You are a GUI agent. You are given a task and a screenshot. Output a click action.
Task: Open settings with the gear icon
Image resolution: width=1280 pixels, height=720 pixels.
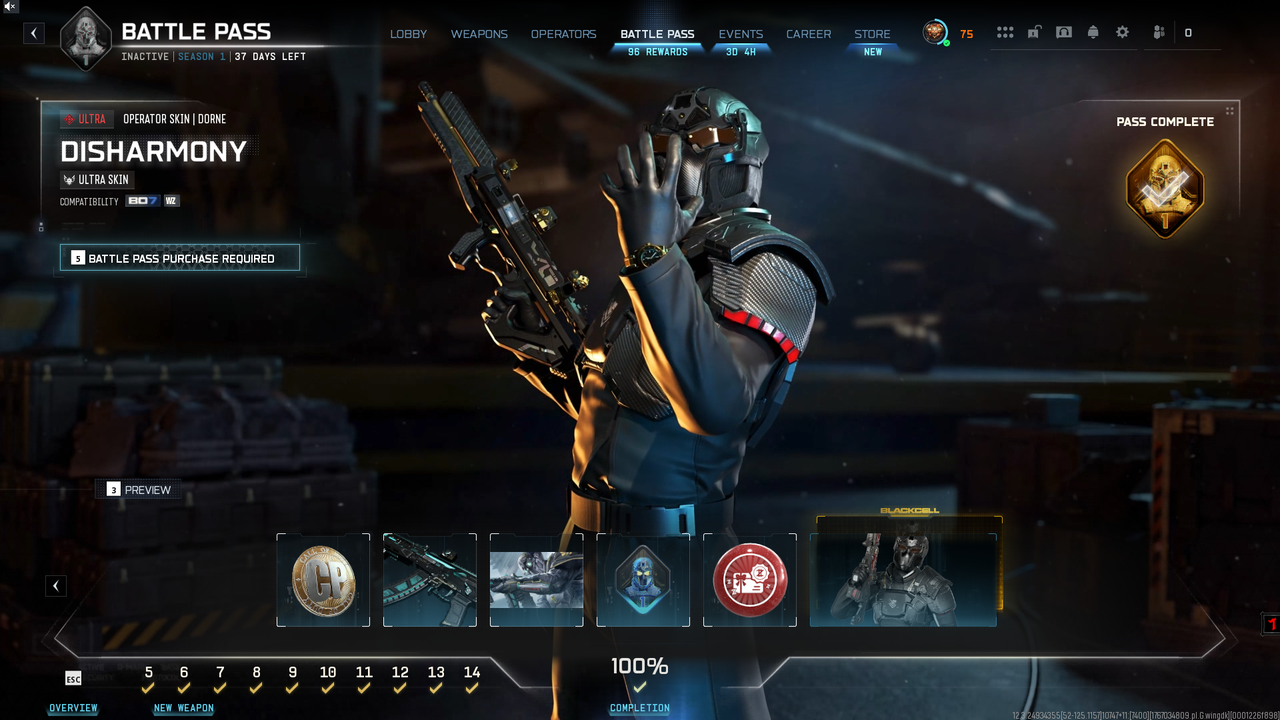click(1122, 33)
